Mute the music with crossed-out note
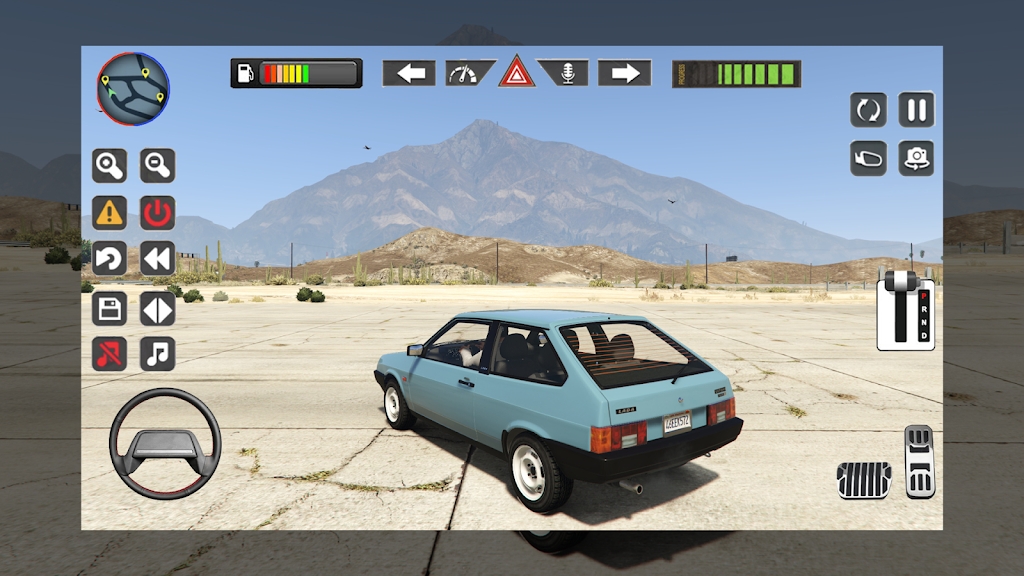This screenshot has height=576, width=1024. click(x=109, y=353)
